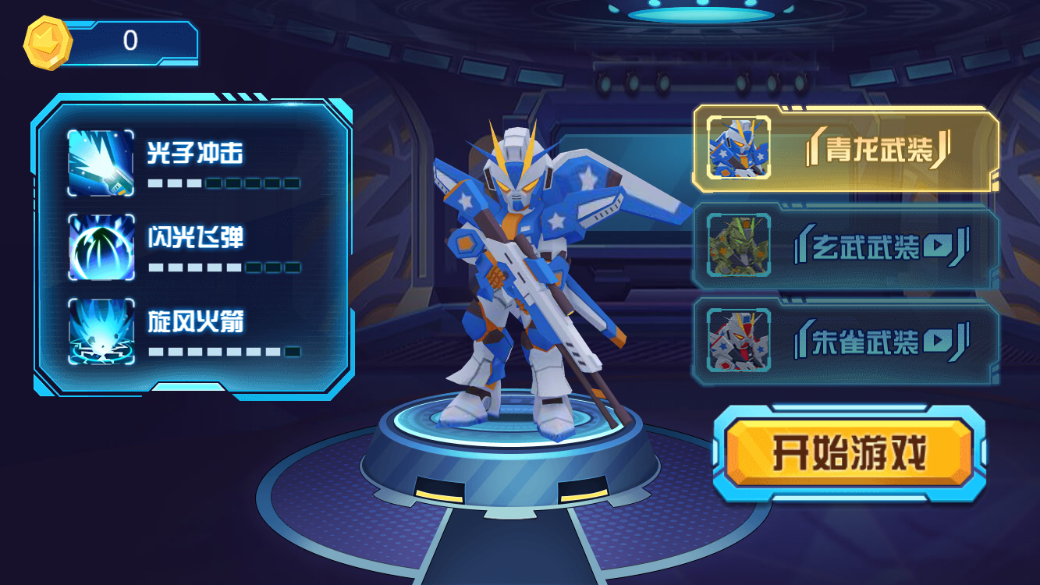
Task: Select the 闪光飞弹 skill icon
Action: pos(101,247)
